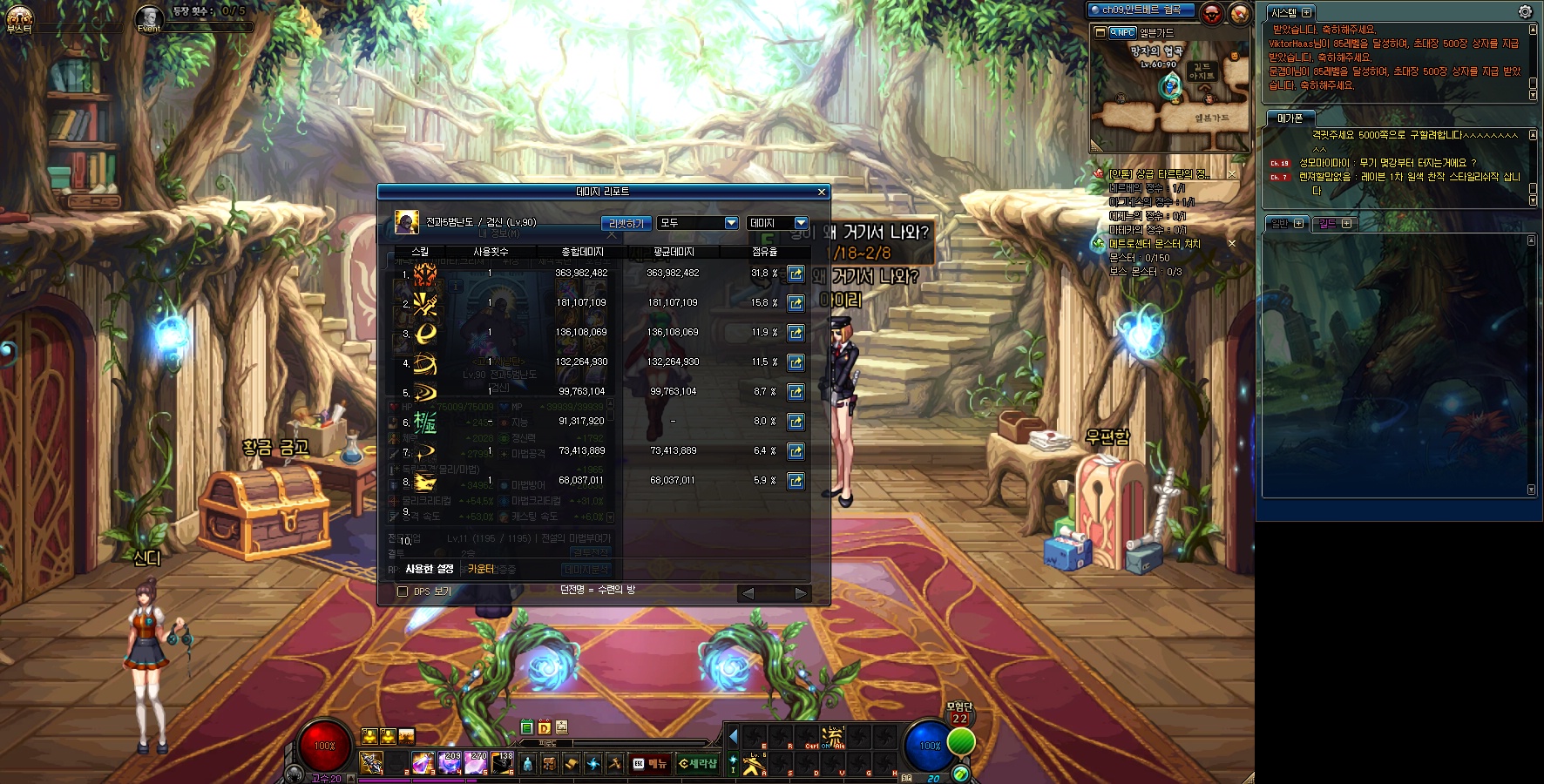Open the red monster icon beside channel
Image resolution: width=1544 pixels, height=784 pixels.
(x=1211, y=13)
